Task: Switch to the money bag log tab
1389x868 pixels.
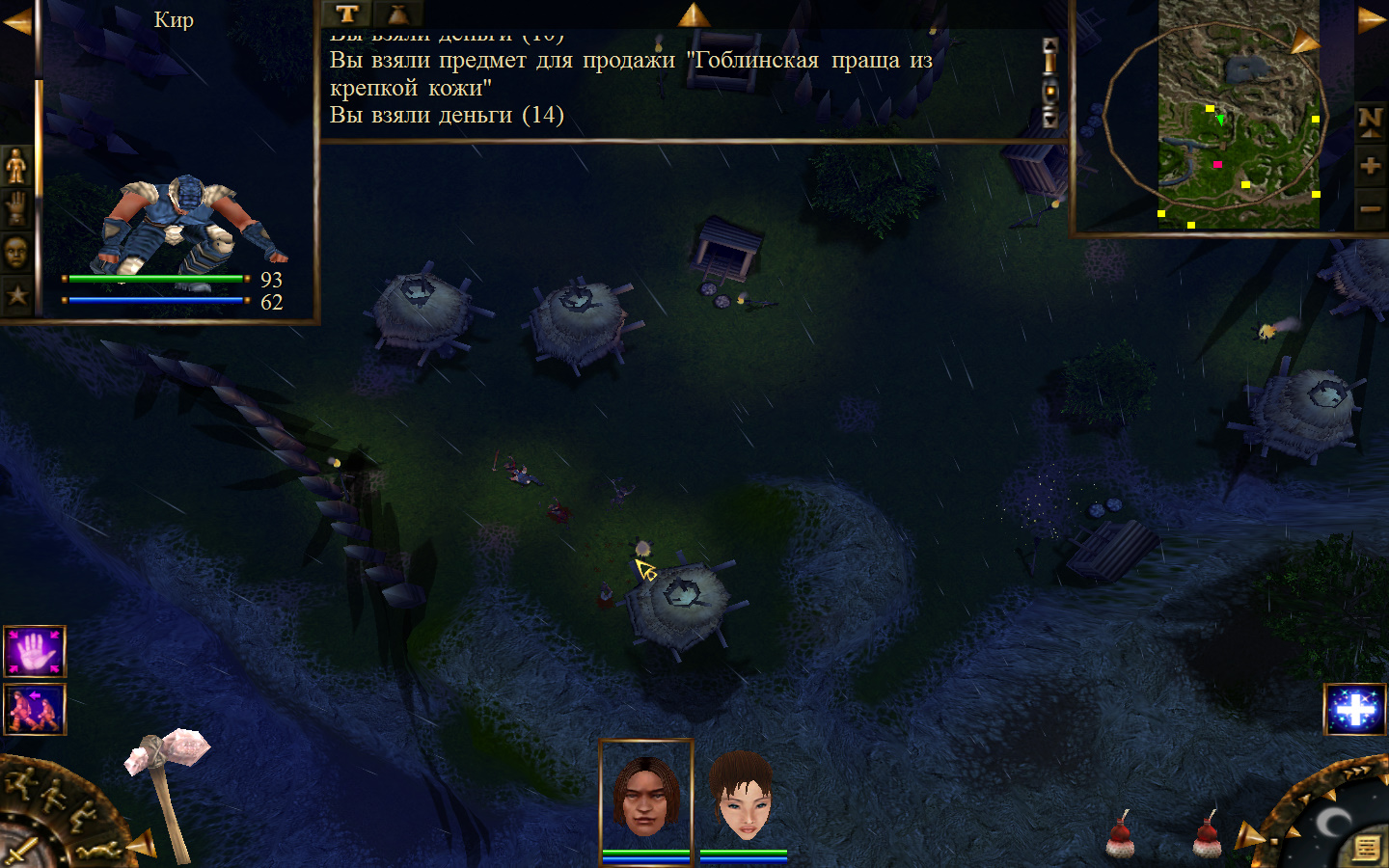Action: [x=397, y=14]
